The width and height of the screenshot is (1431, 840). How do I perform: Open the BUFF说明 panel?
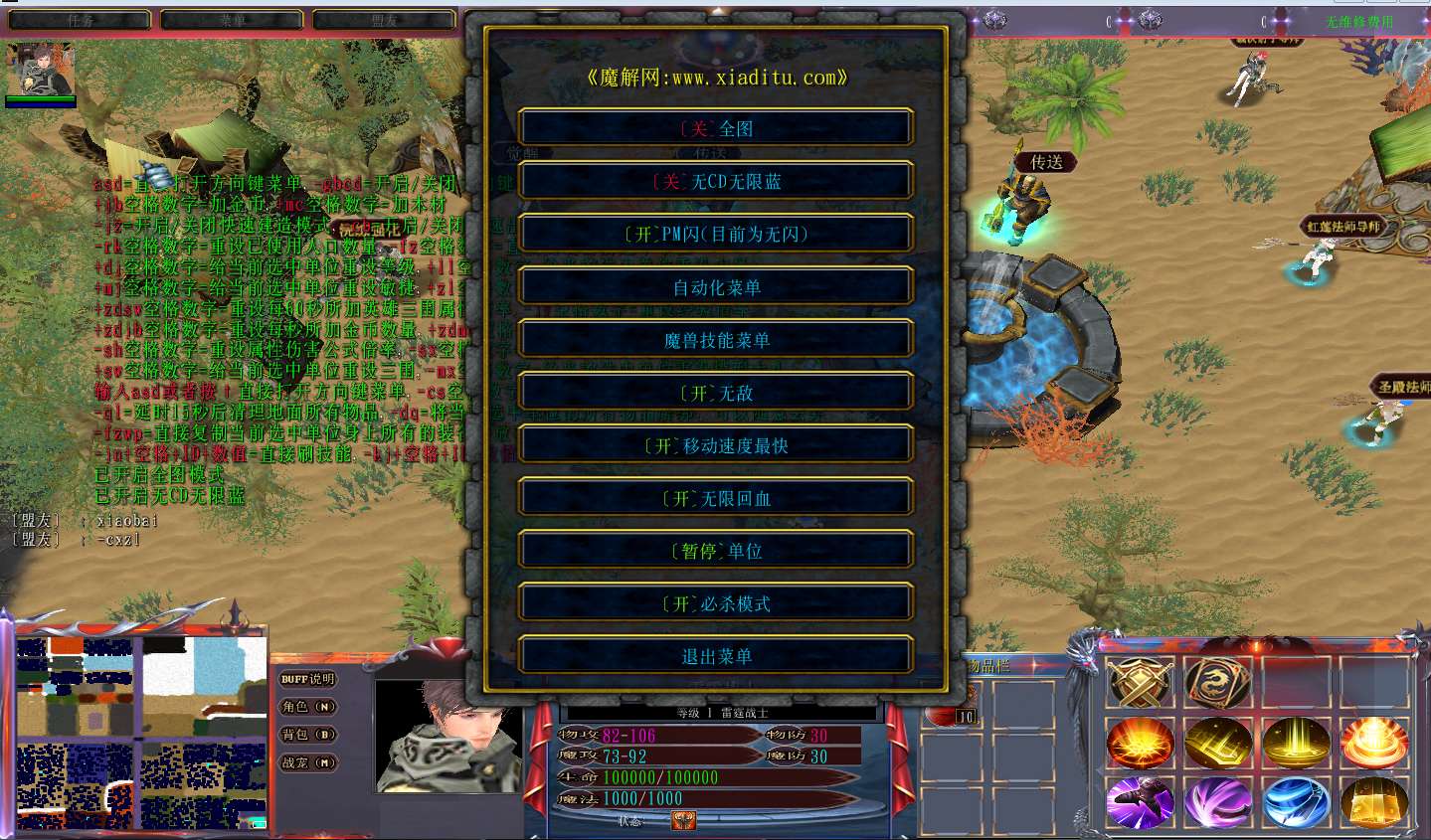pyautogui.click(x=307, y=679)
